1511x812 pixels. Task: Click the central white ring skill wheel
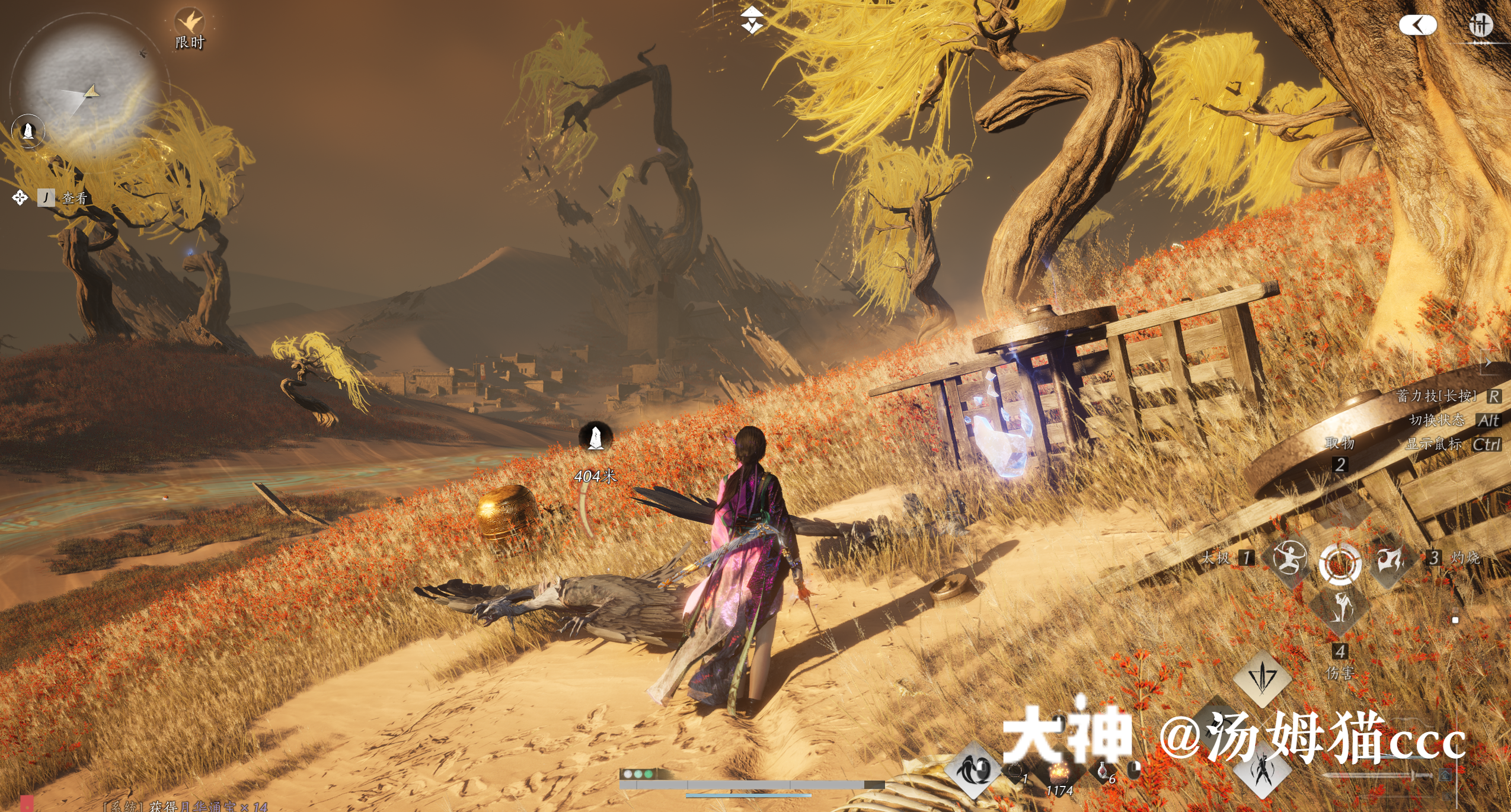pyautogui.click(x=1340, y=562)
